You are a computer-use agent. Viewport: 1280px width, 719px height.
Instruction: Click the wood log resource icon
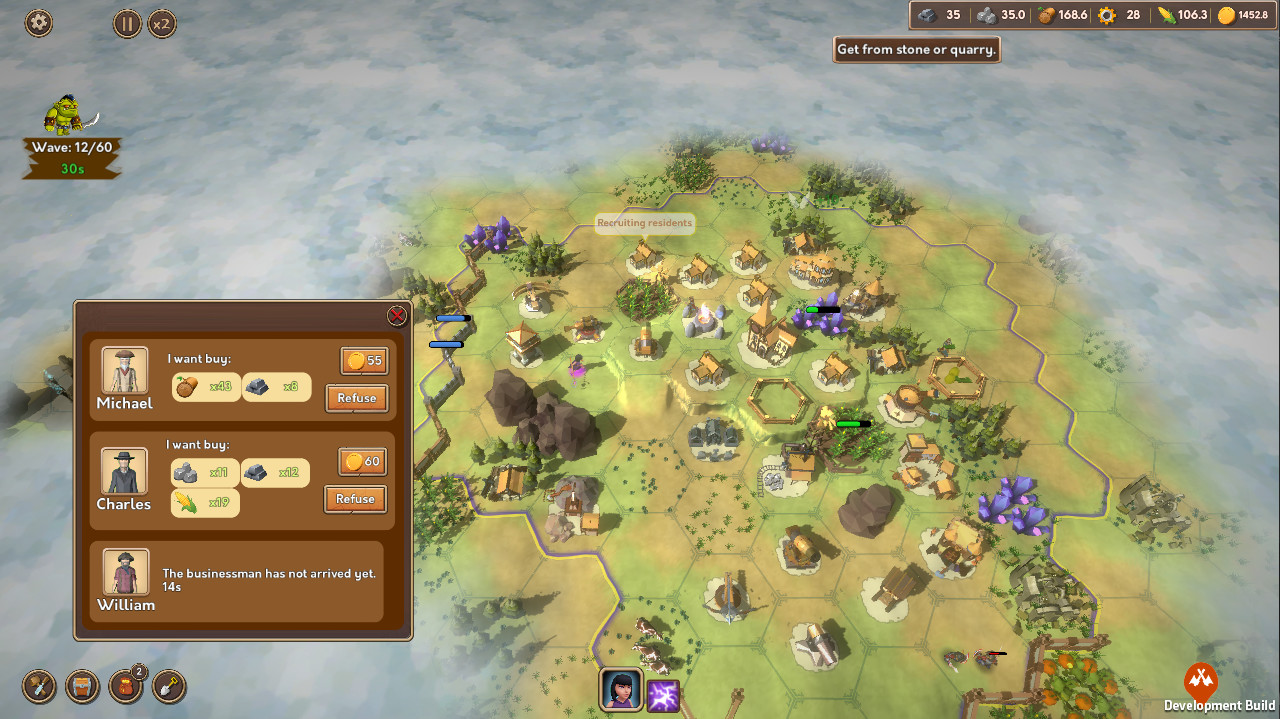click(x=1047, y=15)
